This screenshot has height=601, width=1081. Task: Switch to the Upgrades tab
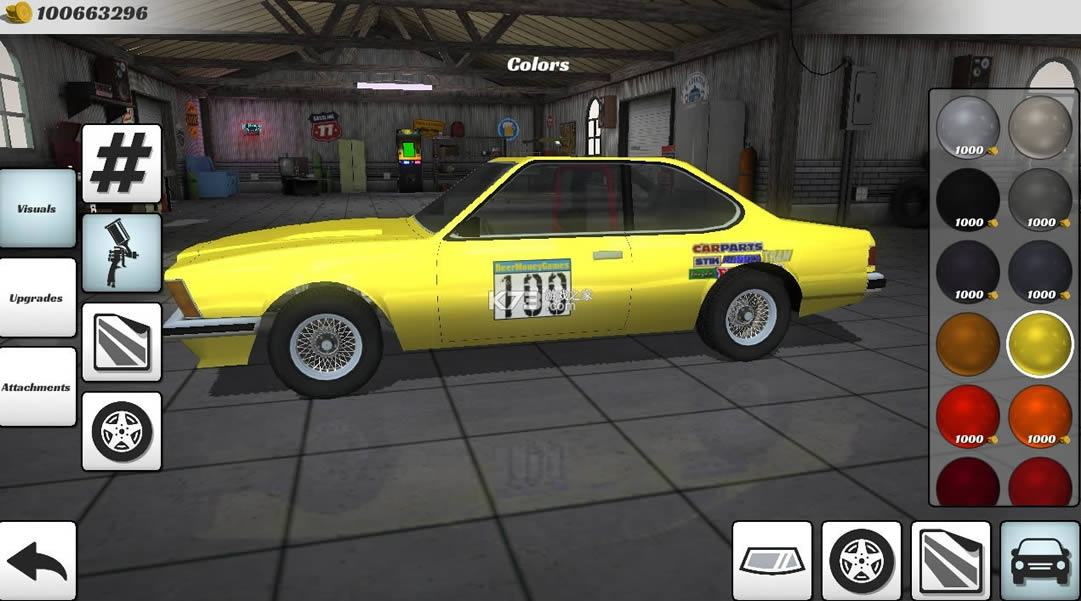coord(37,298)
